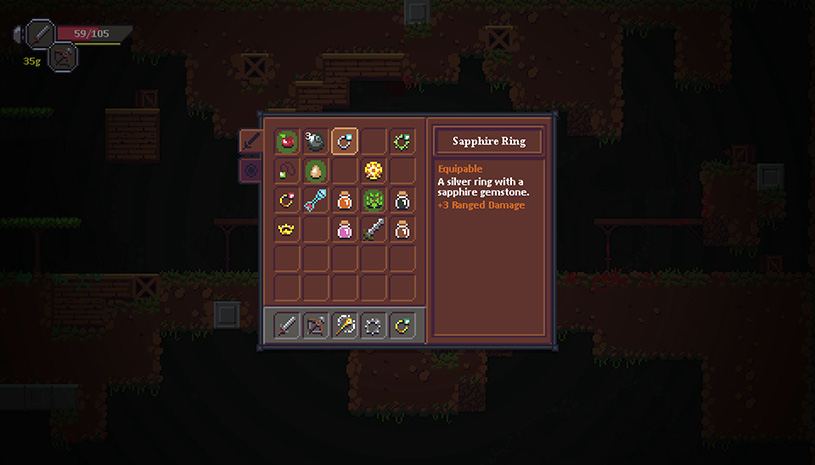Choose the green leafy wreath ring
815x465 pixels.
click(x=403, y=141)
